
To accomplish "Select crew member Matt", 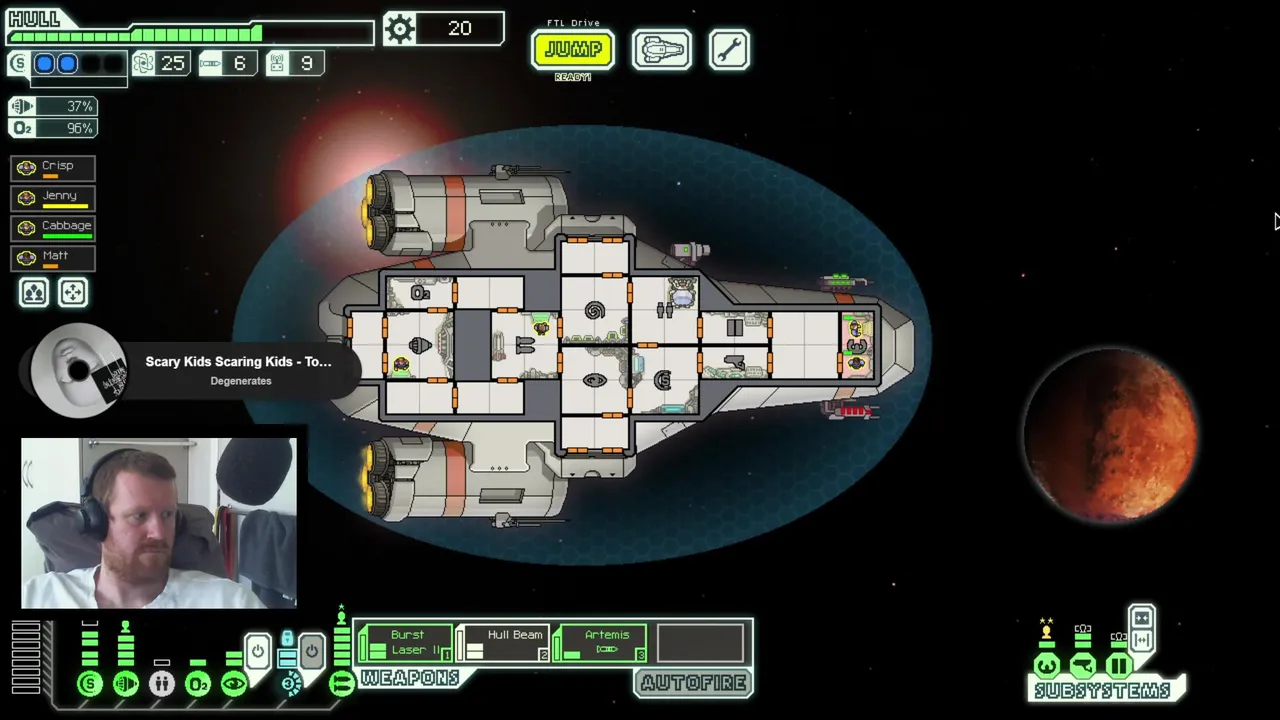I will [x=53, y=257].
